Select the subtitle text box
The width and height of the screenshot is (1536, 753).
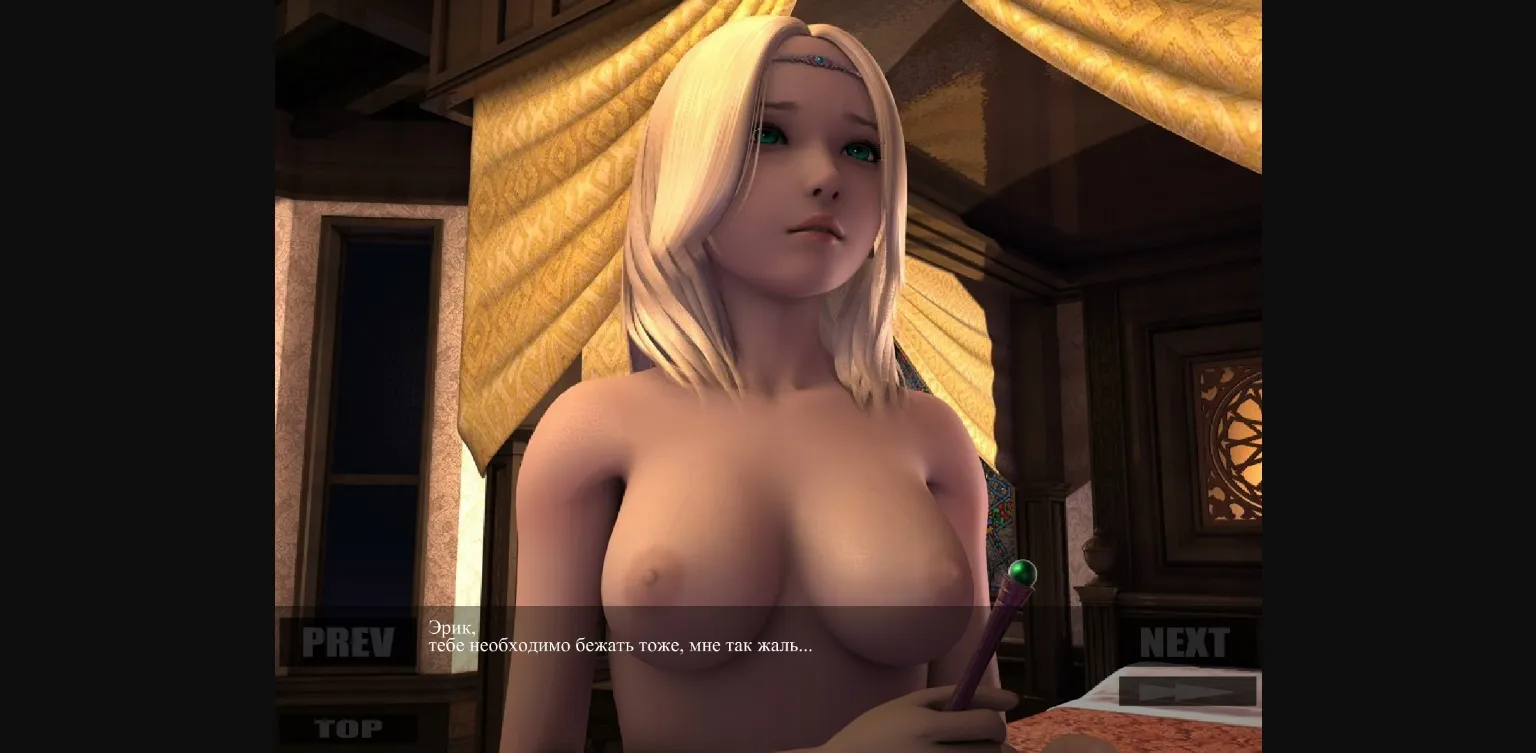620,636
